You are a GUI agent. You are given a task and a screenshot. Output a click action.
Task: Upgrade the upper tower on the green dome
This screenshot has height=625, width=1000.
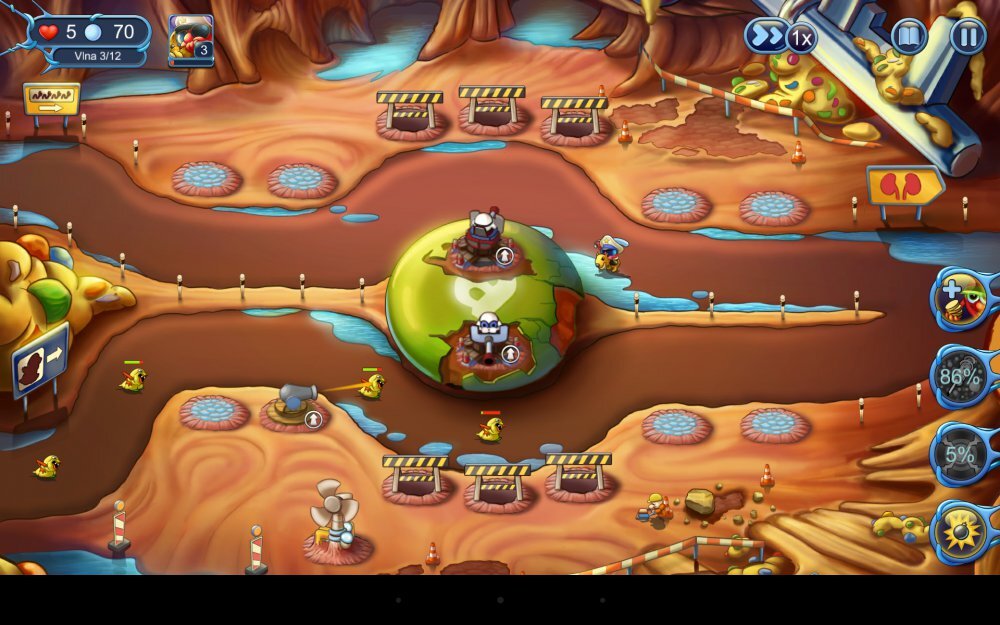[x=505, y=256]
